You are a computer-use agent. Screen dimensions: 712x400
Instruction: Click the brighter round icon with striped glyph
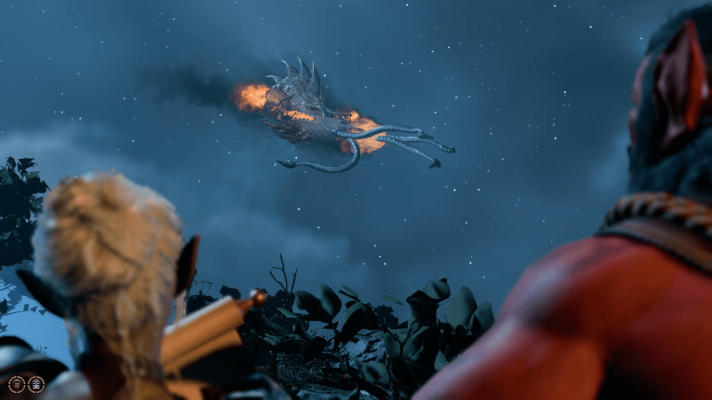click(36, 384)
